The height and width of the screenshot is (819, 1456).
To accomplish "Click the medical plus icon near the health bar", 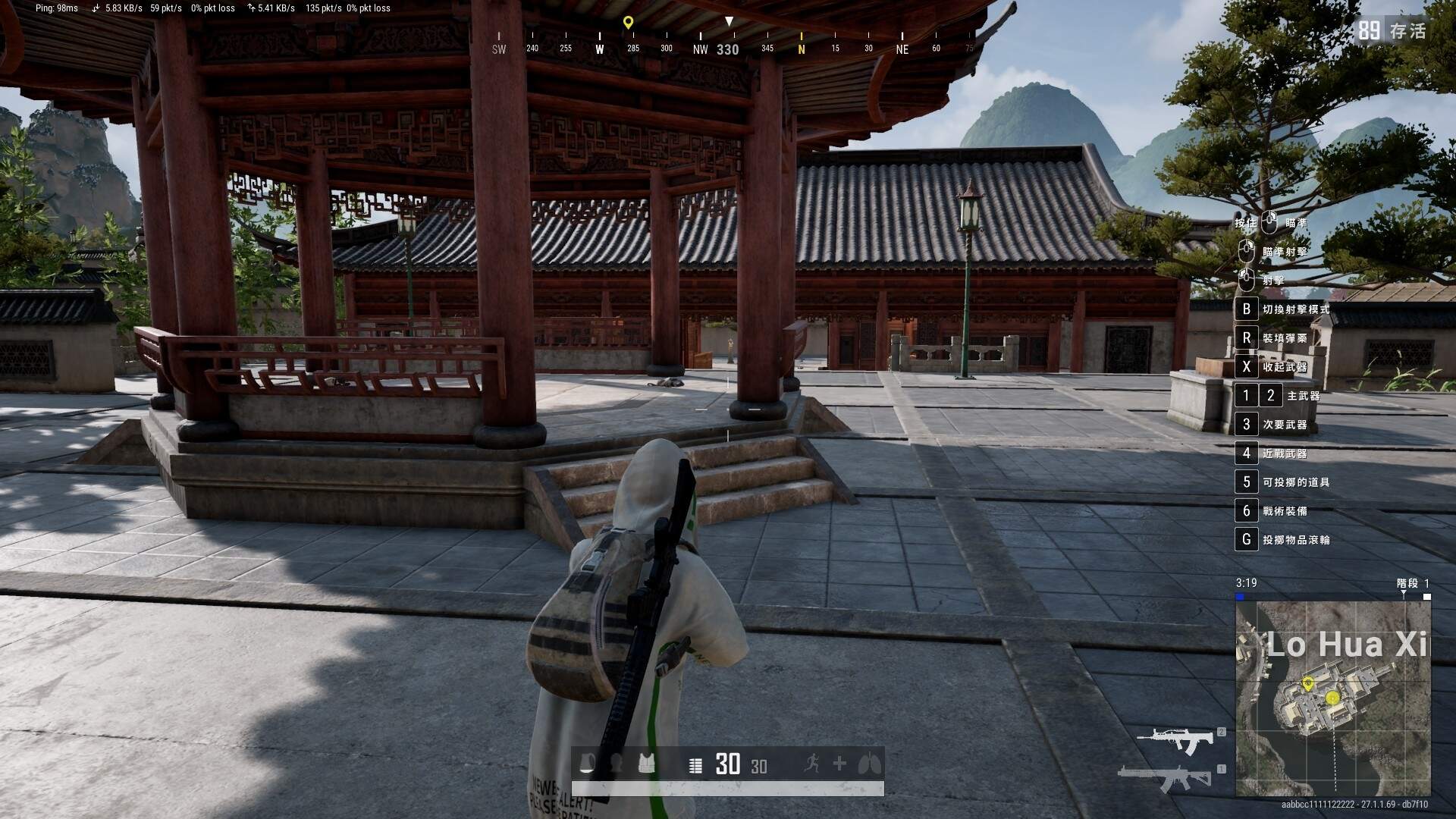I will point(839,764).
